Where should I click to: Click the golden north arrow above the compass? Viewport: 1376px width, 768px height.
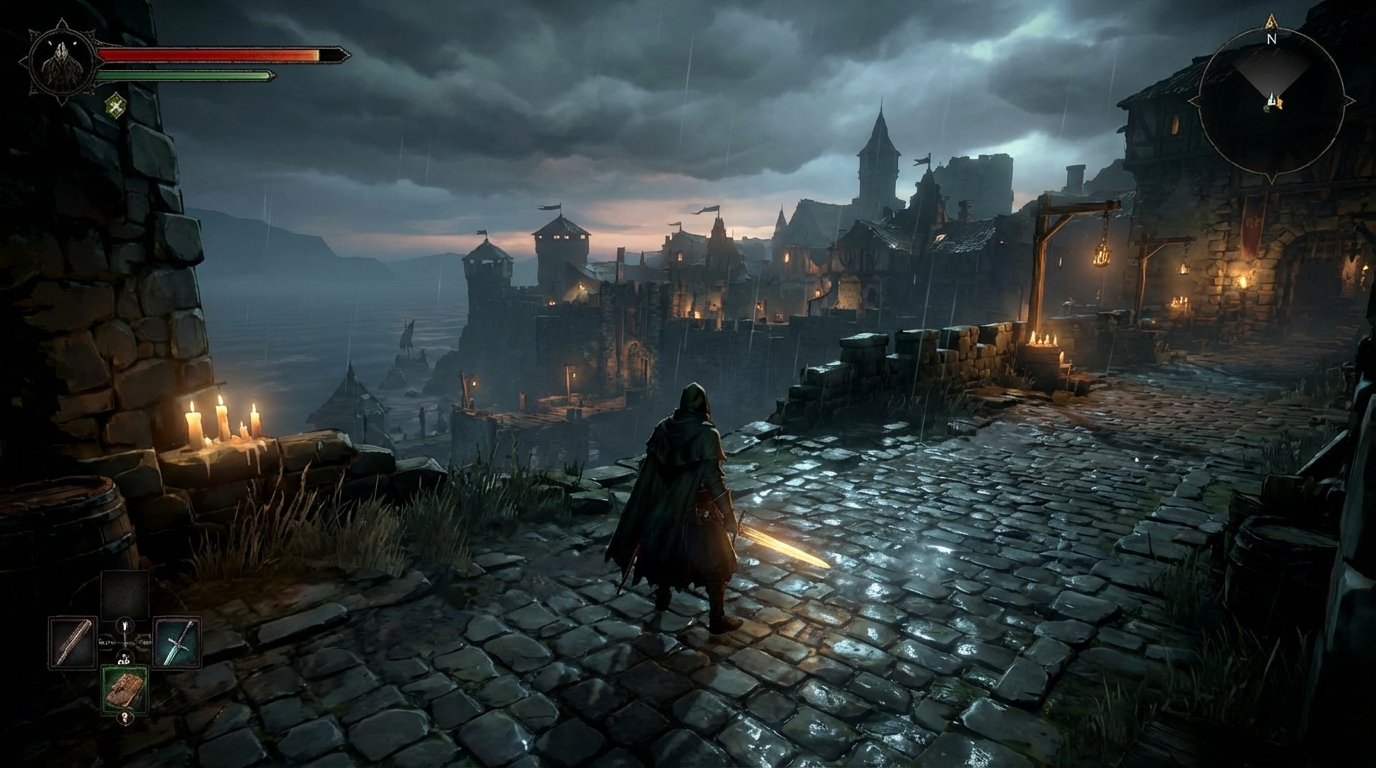click(1271, 22)
